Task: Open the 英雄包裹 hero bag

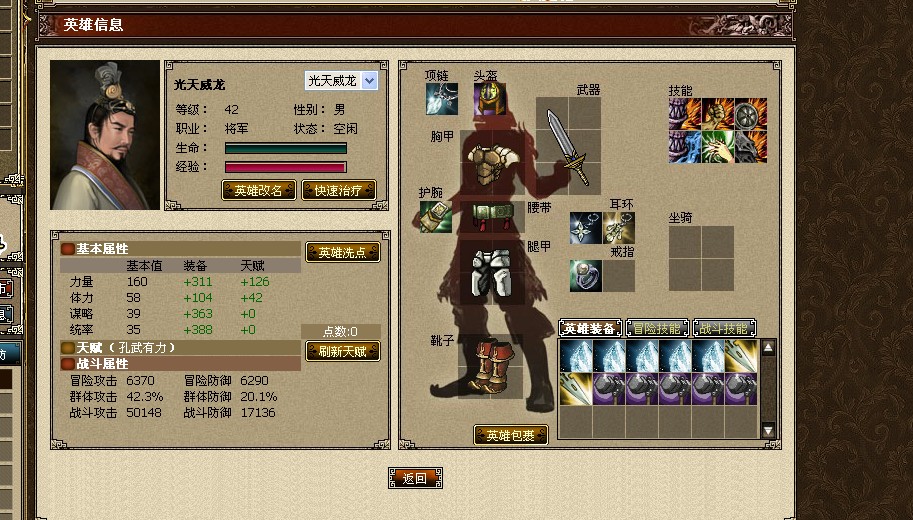Action: pos(510,435)
